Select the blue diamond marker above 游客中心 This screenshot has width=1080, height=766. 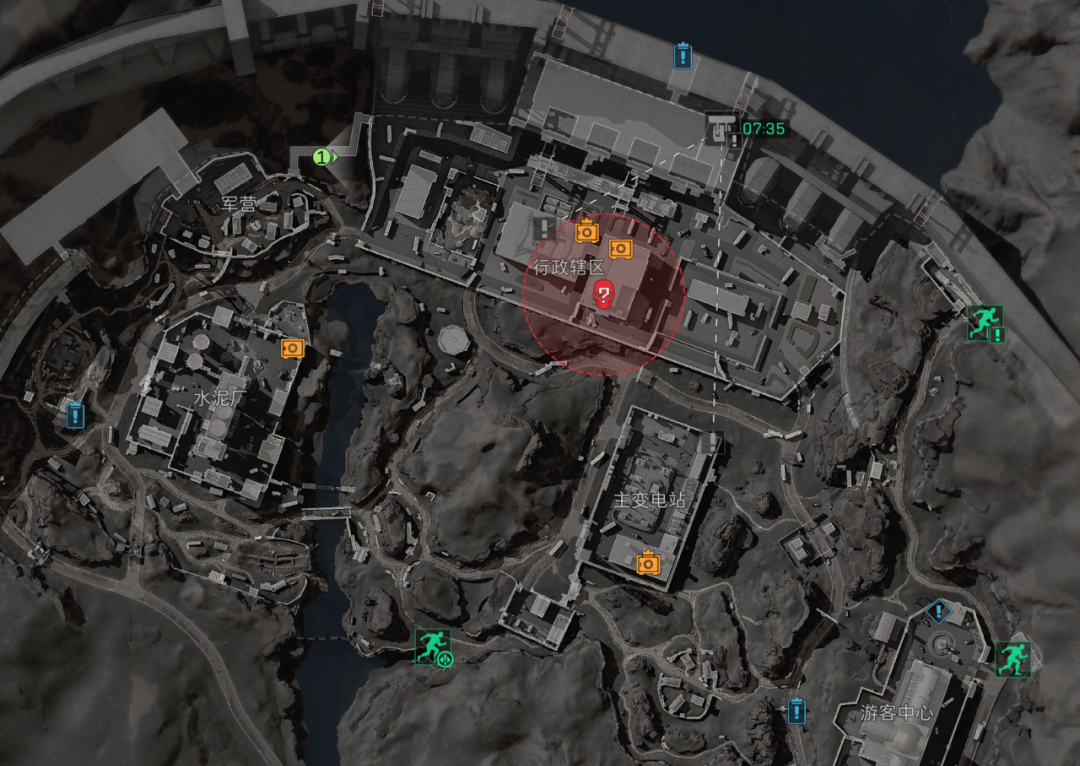pos(937,610)
